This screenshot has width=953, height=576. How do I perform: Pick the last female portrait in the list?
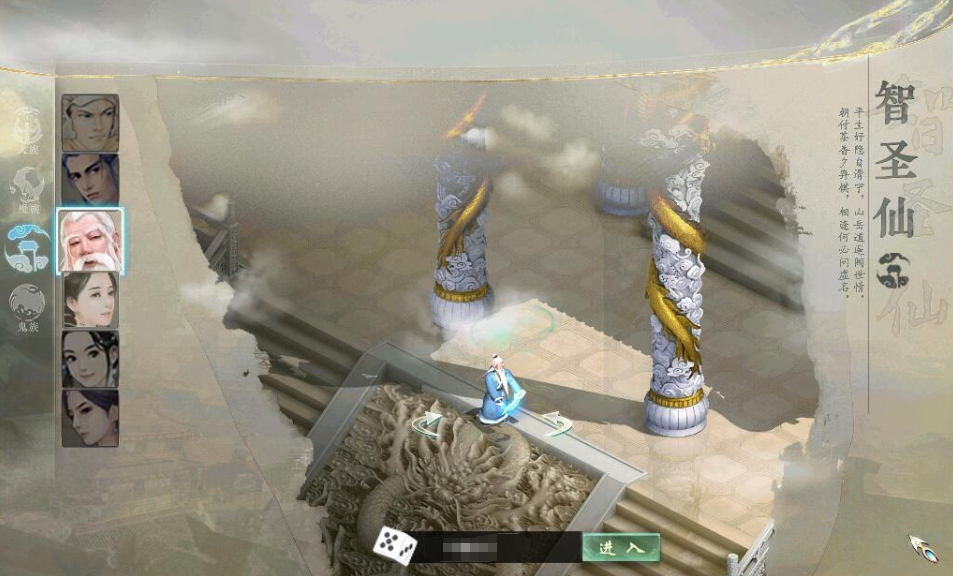(90, 417)
